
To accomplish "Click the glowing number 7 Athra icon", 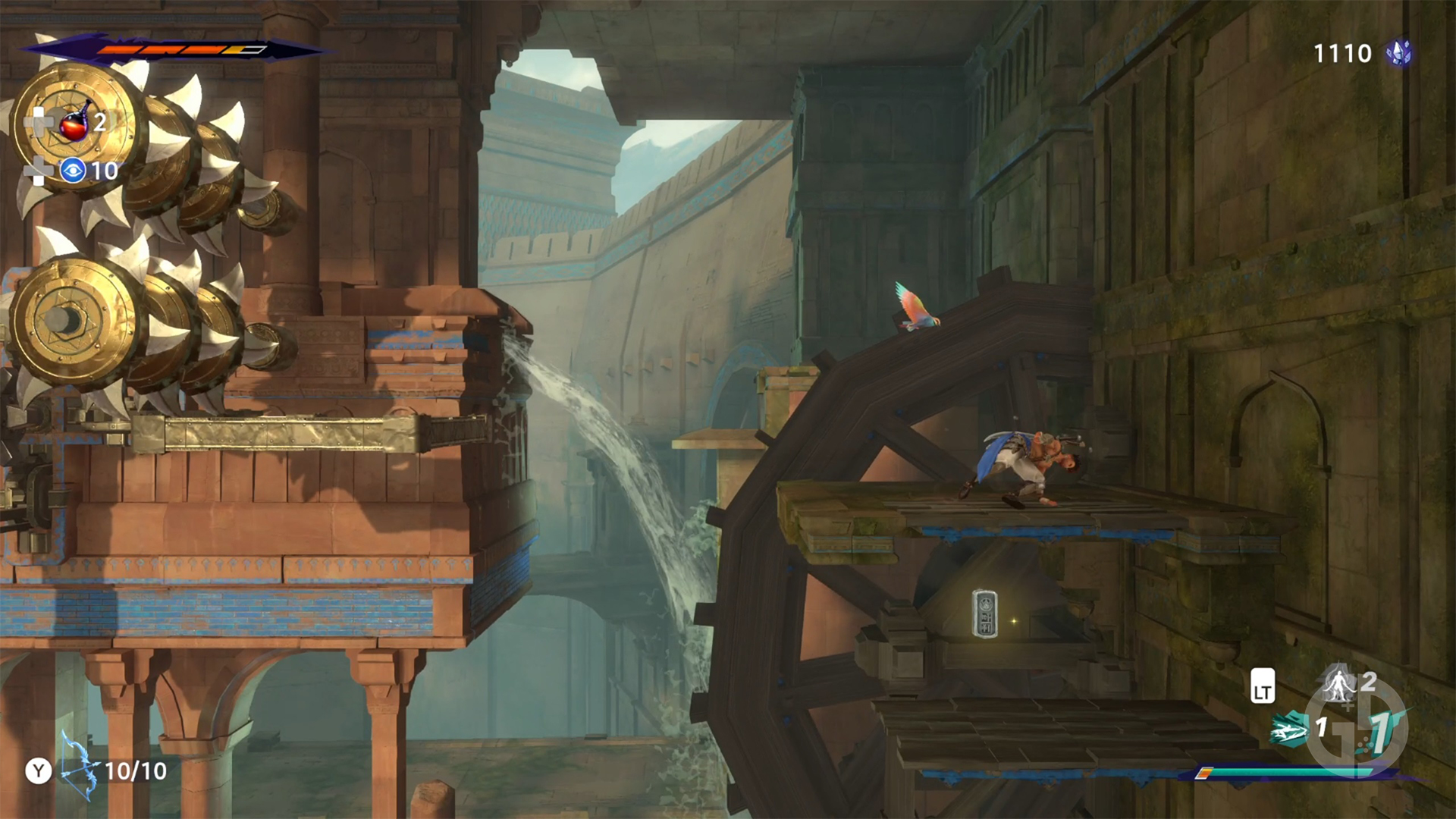I will point(1379,733).
